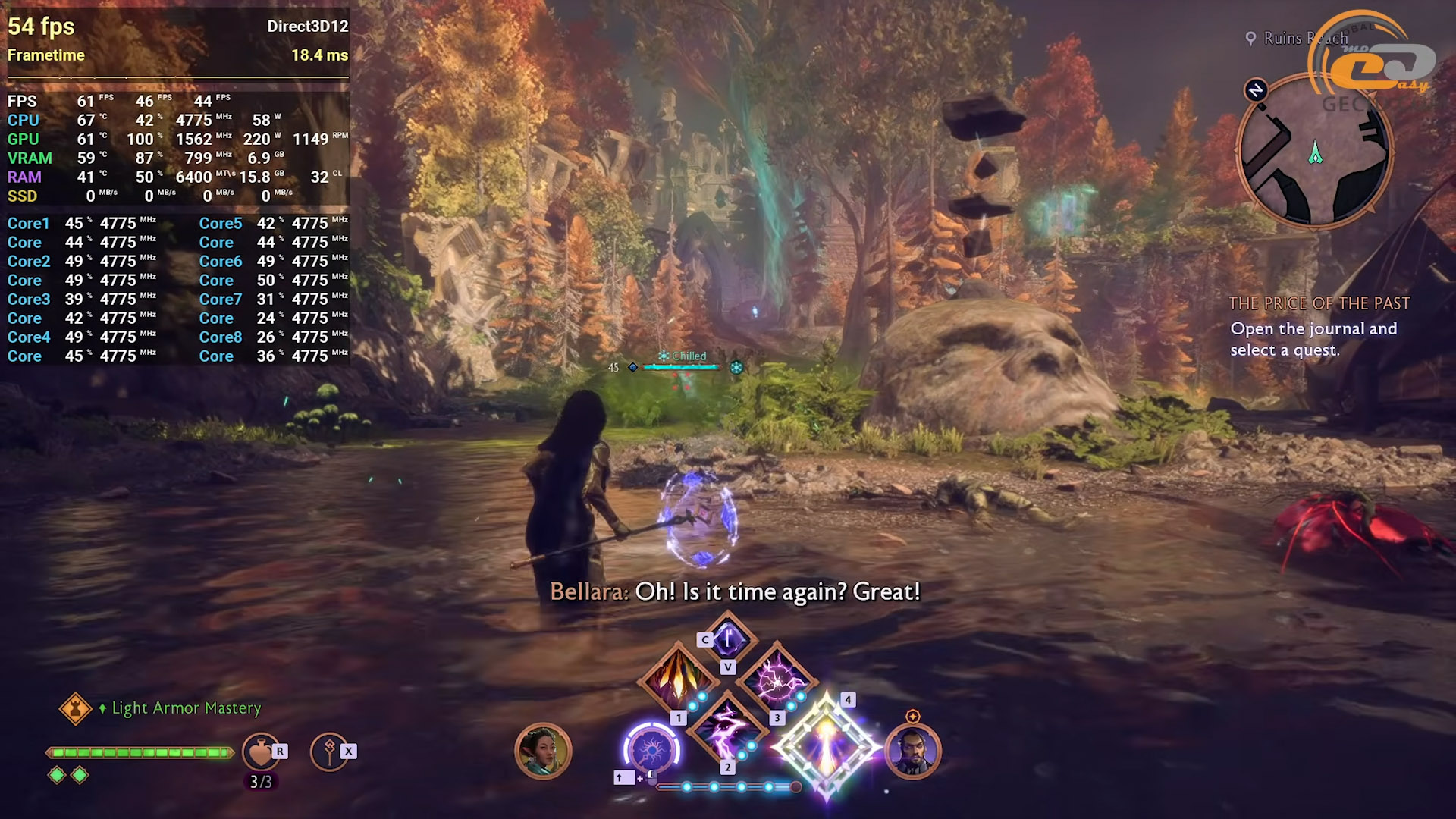1456x819 pixels.
Task: Click the Light Armor Mastery notification icon
Action: tap(75, 708)
